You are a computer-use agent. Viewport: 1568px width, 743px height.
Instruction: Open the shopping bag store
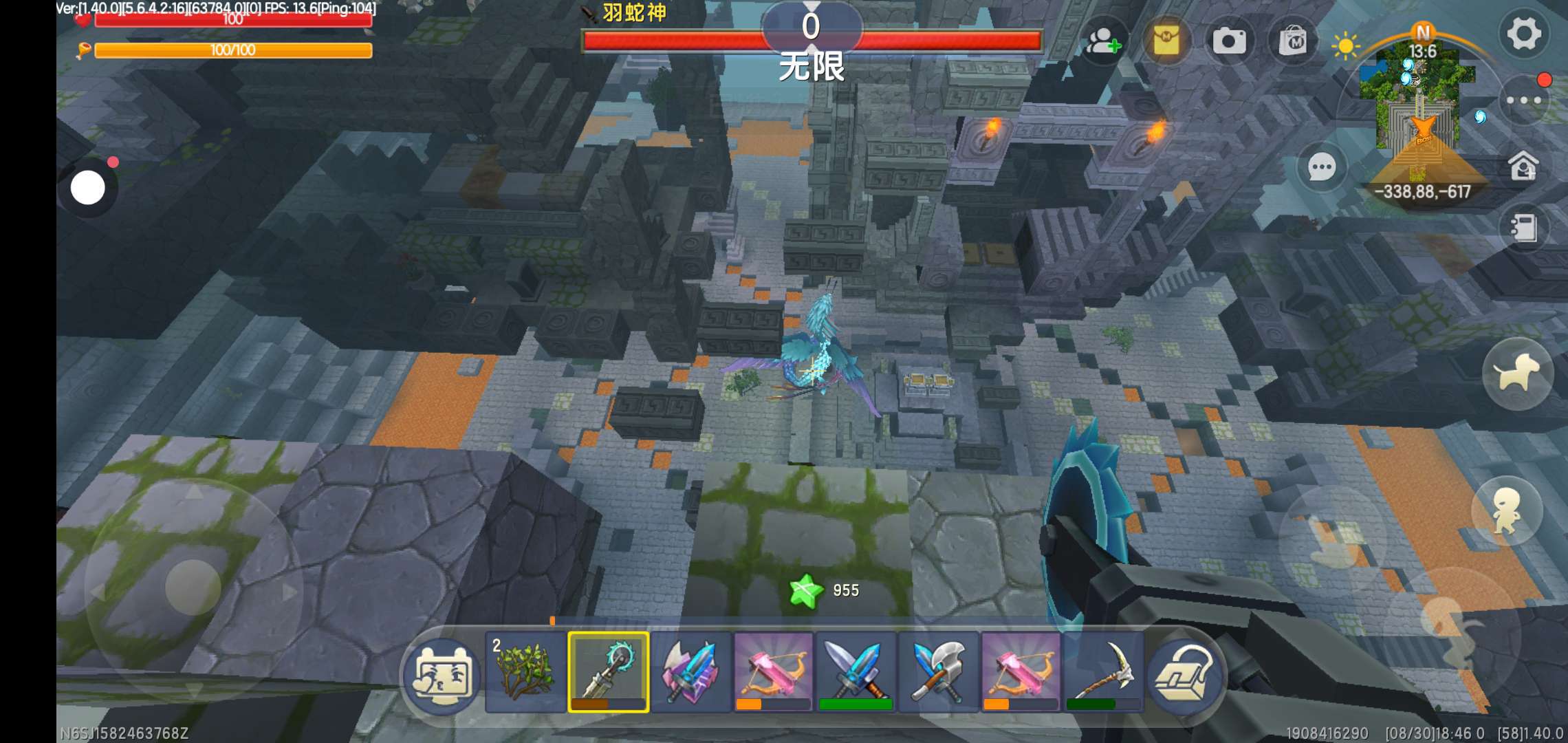[1293, 41]
